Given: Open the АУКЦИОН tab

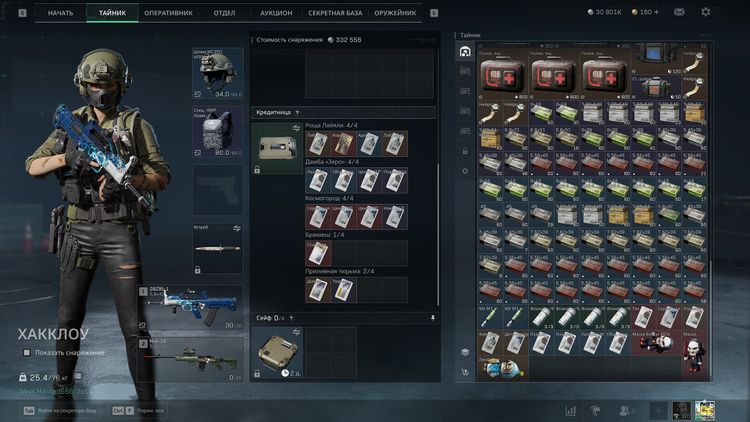Looking at the screenshot, I should coord(276,13).
